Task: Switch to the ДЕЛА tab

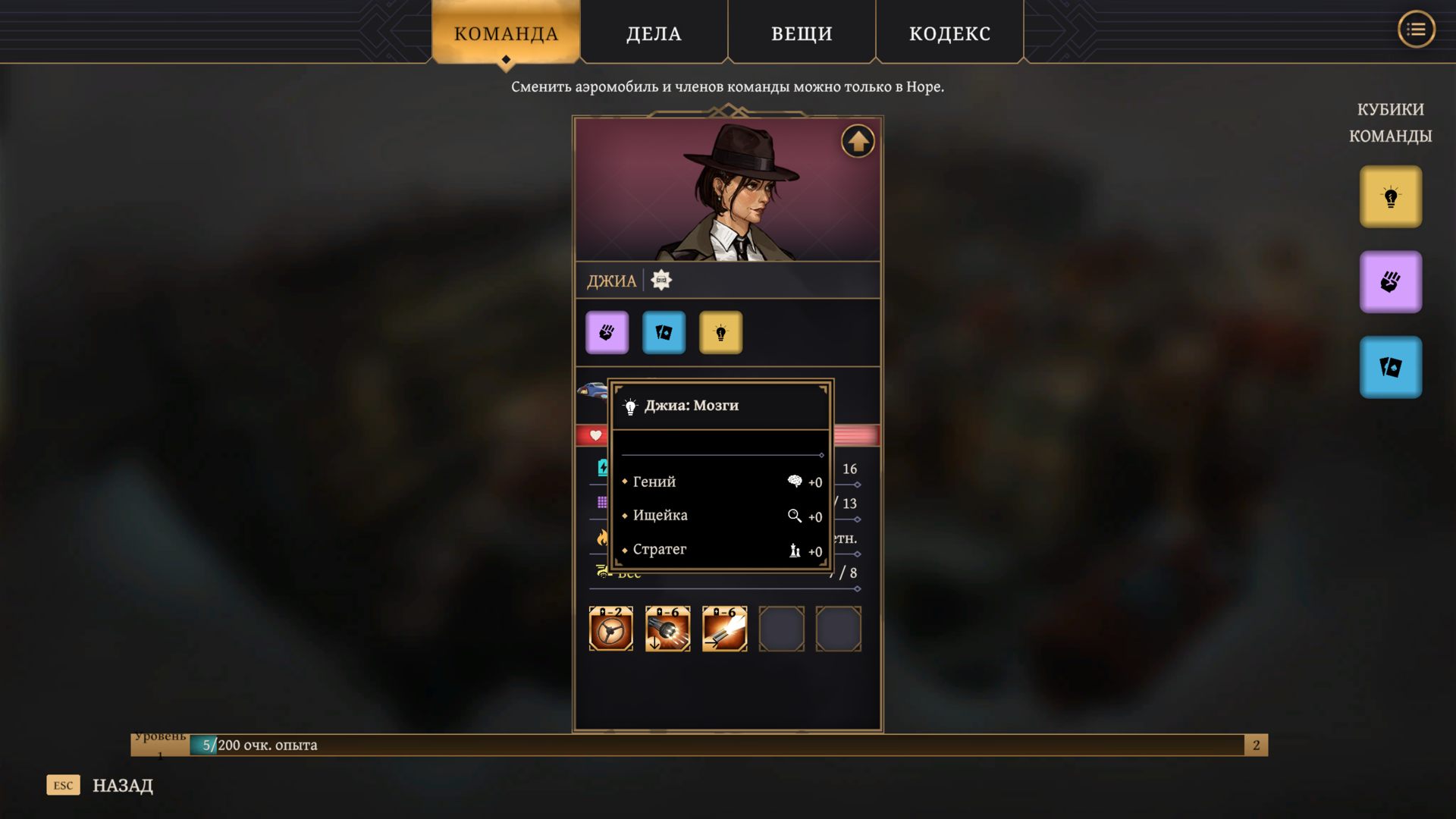Action: coord(653,33)
